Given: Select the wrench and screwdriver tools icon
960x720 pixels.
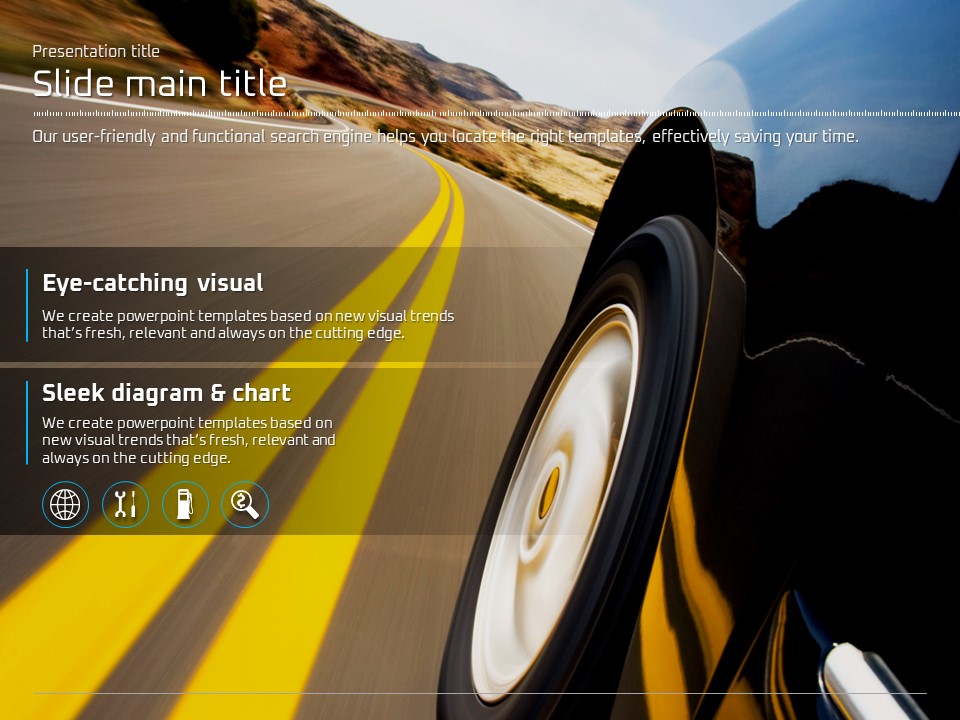Looking at the screenshot, I should [x=125, y=504].
